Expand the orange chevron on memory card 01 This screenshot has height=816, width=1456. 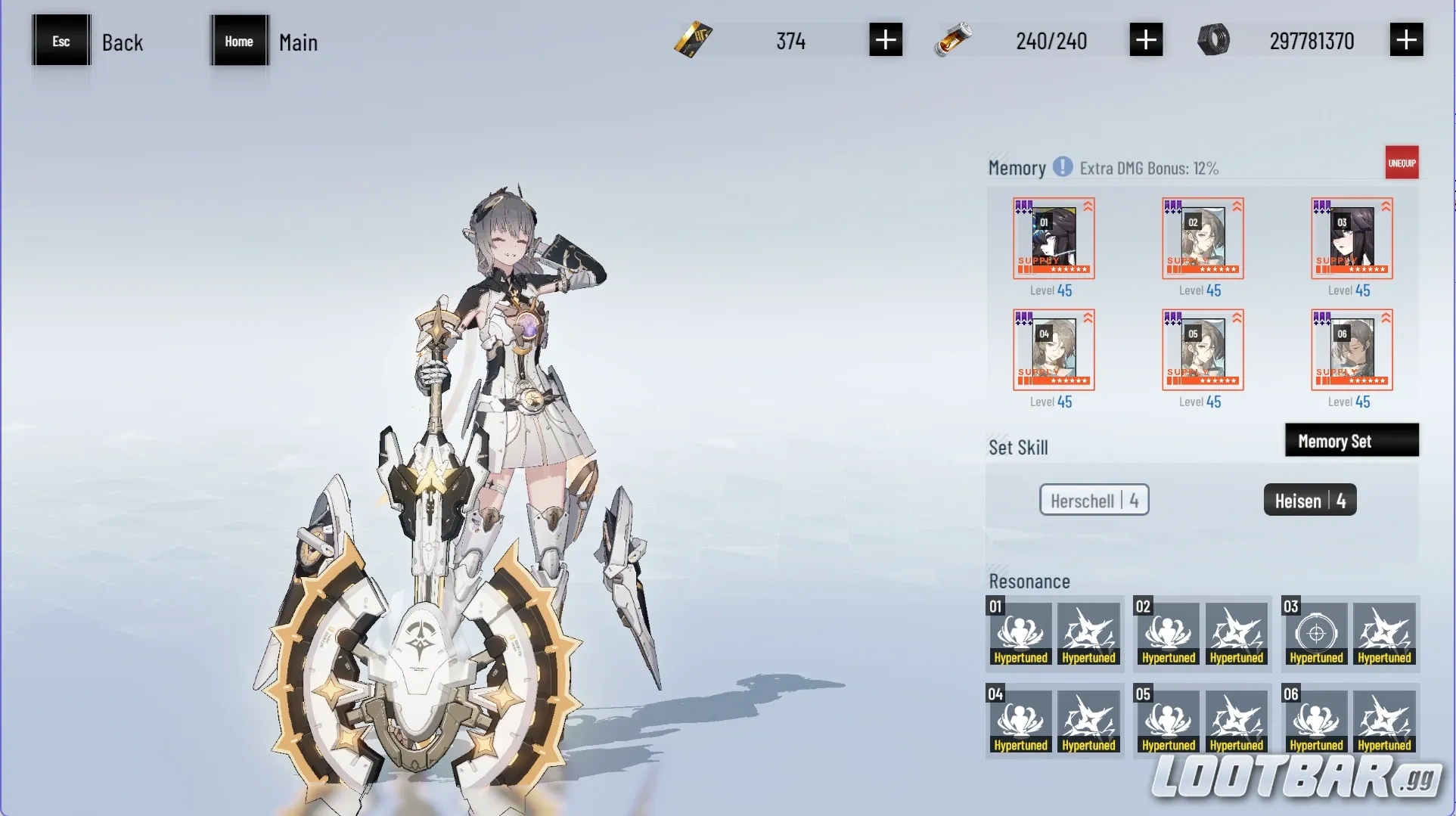click(1087, 205)
